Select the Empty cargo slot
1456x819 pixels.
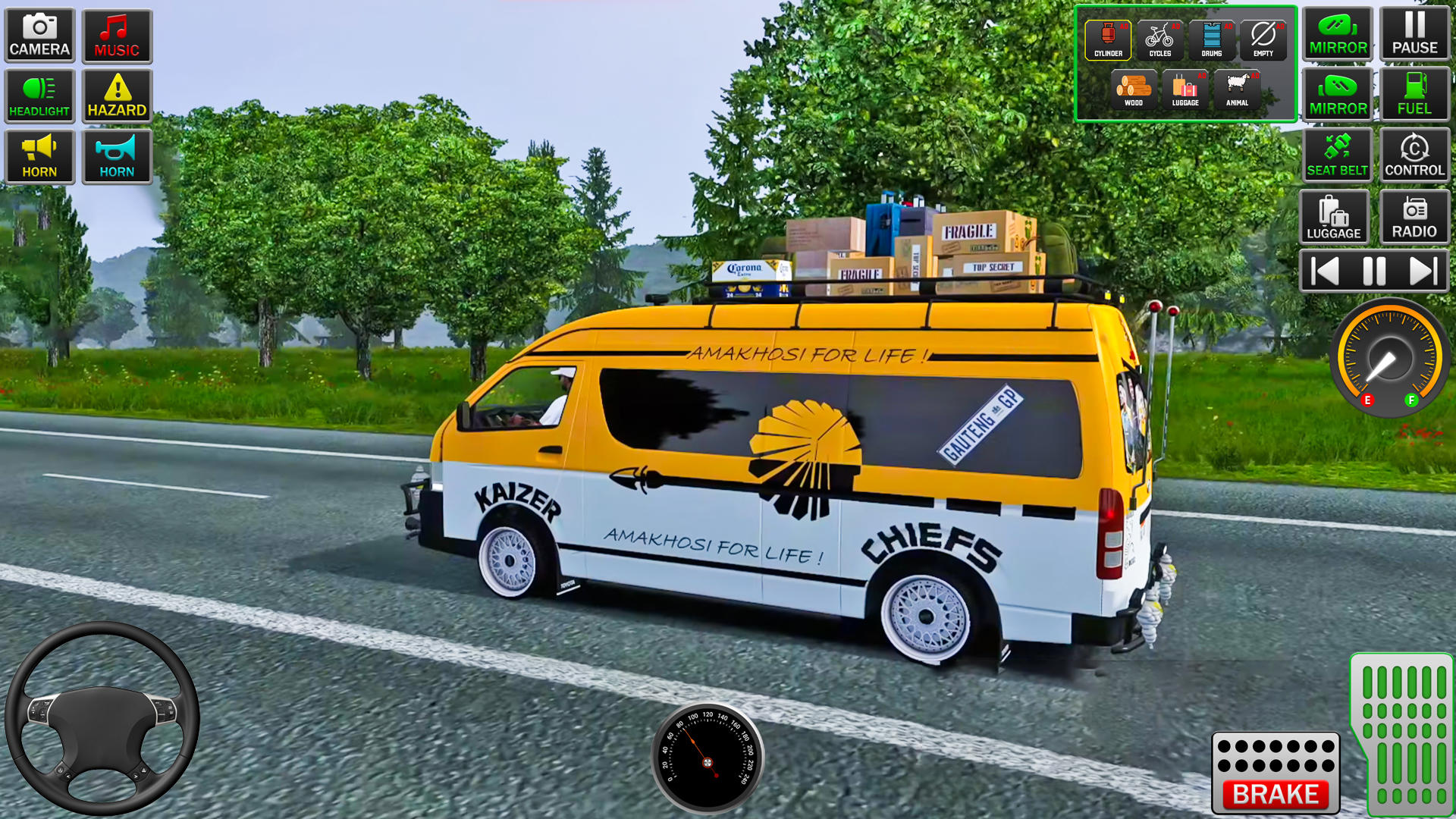(1263, 38)
